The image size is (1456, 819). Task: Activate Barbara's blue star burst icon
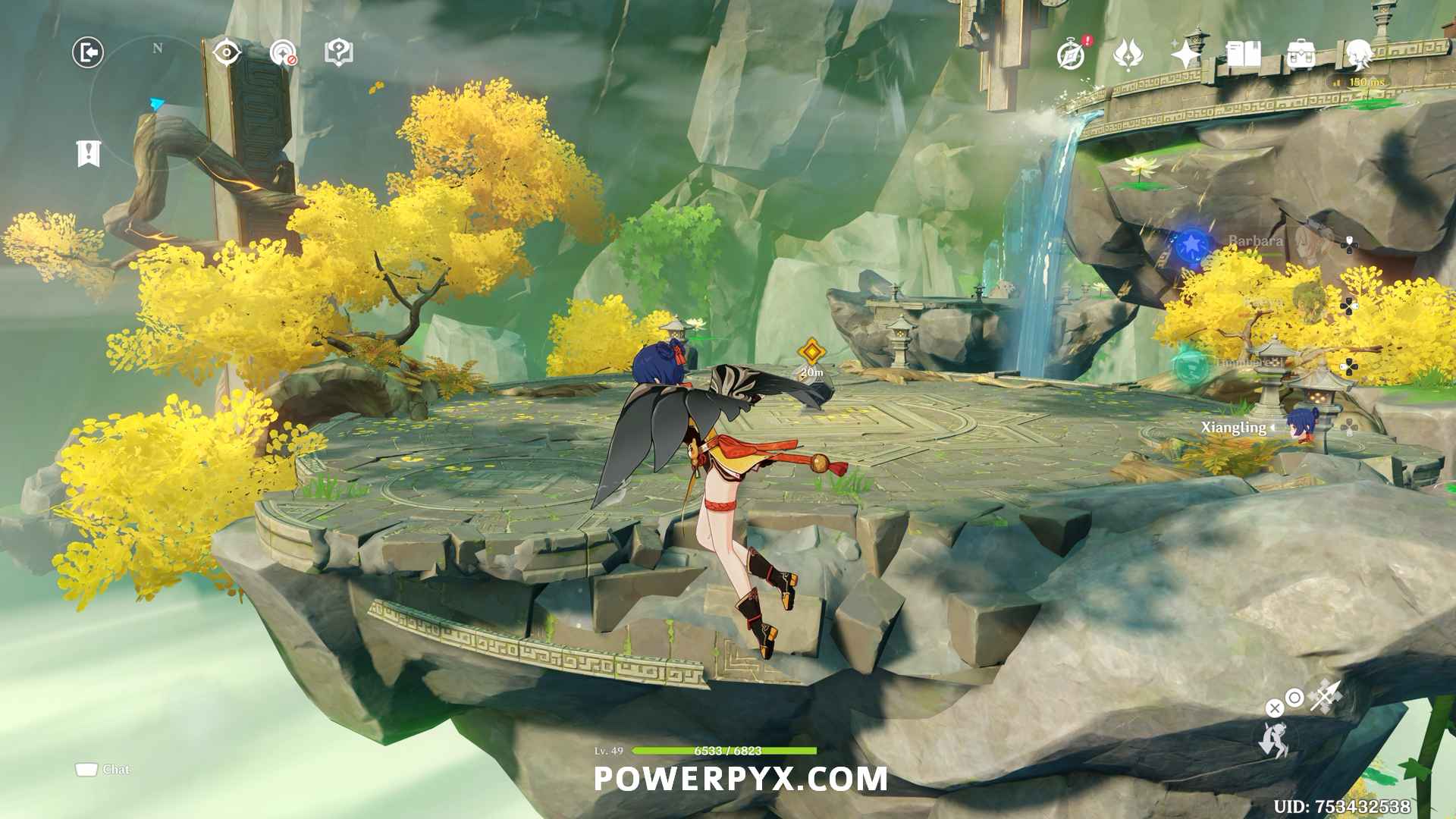(x=1191, y=244)
